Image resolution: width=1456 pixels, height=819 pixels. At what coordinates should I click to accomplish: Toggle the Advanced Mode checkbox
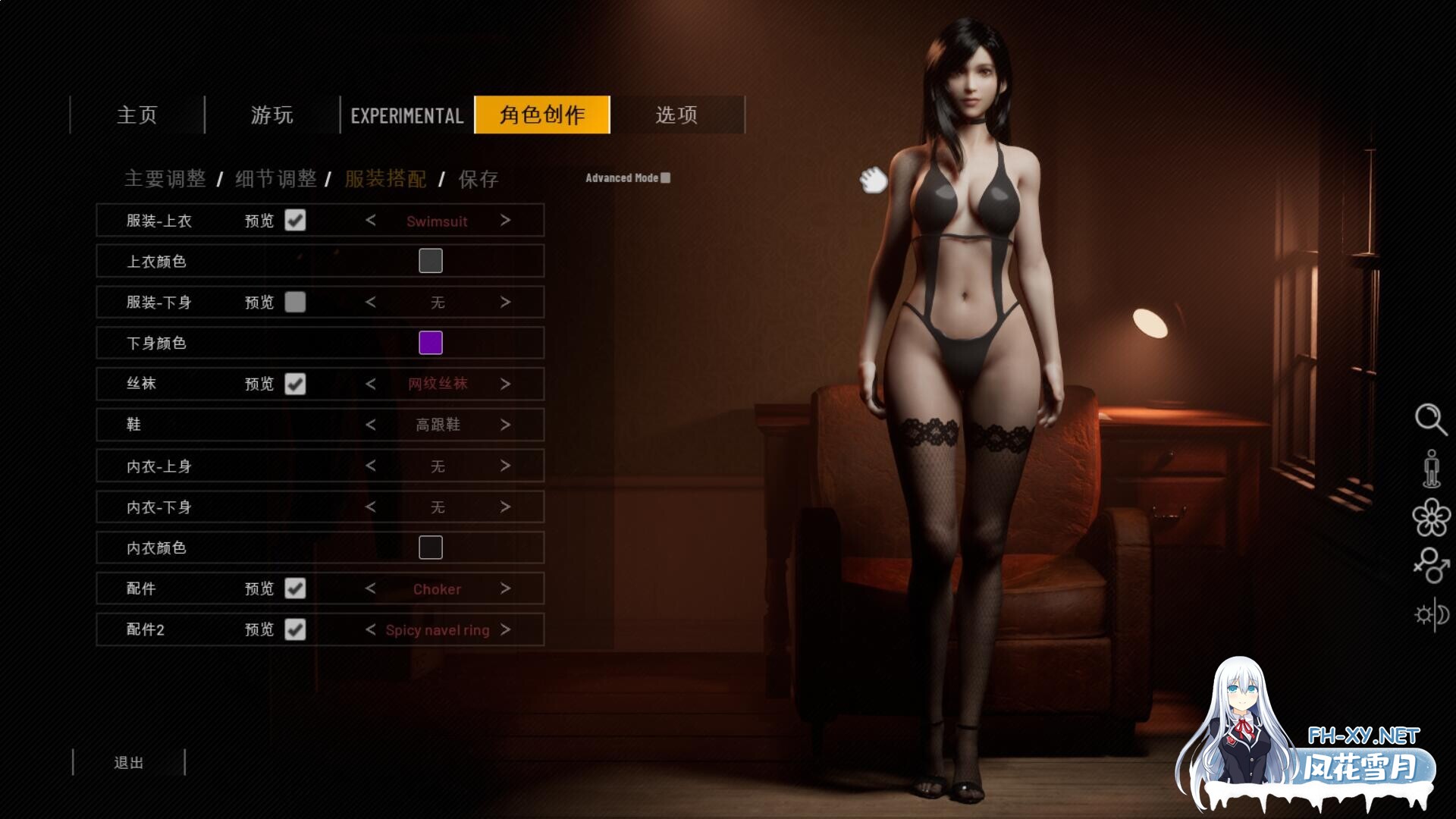click(x=665, y=178)
